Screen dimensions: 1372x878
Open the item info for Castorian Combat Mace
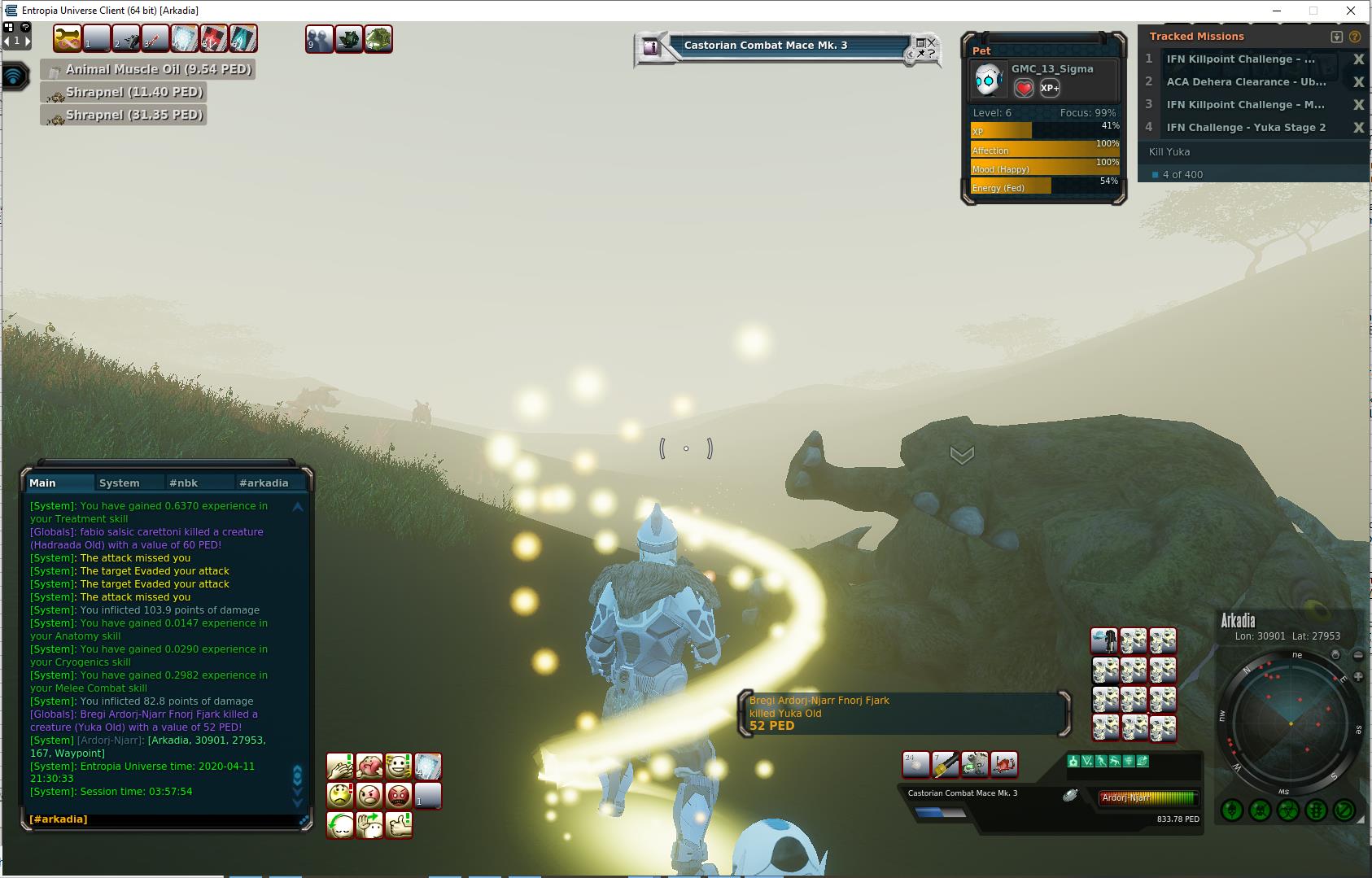[650, 47]
